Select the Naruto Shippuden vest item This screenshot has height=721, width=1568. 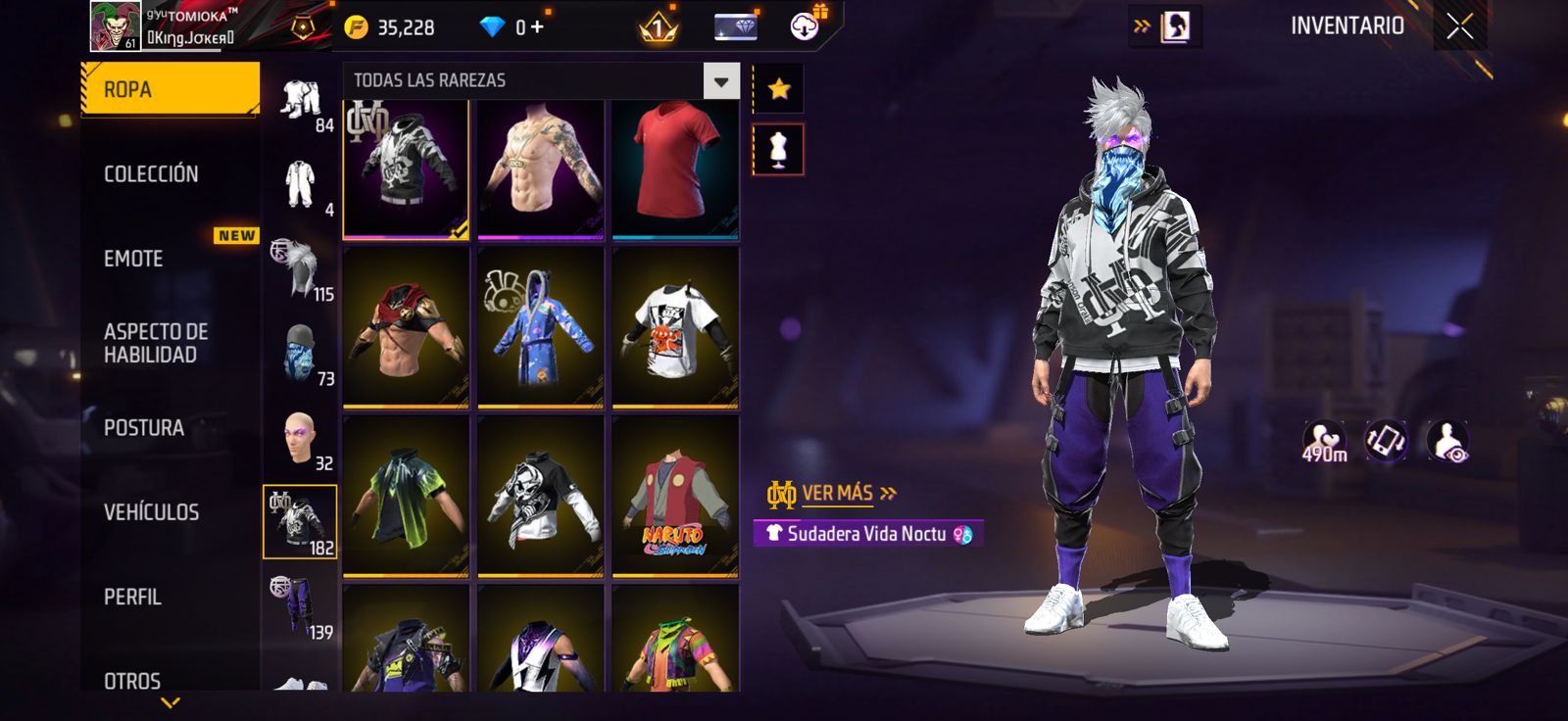674,497
